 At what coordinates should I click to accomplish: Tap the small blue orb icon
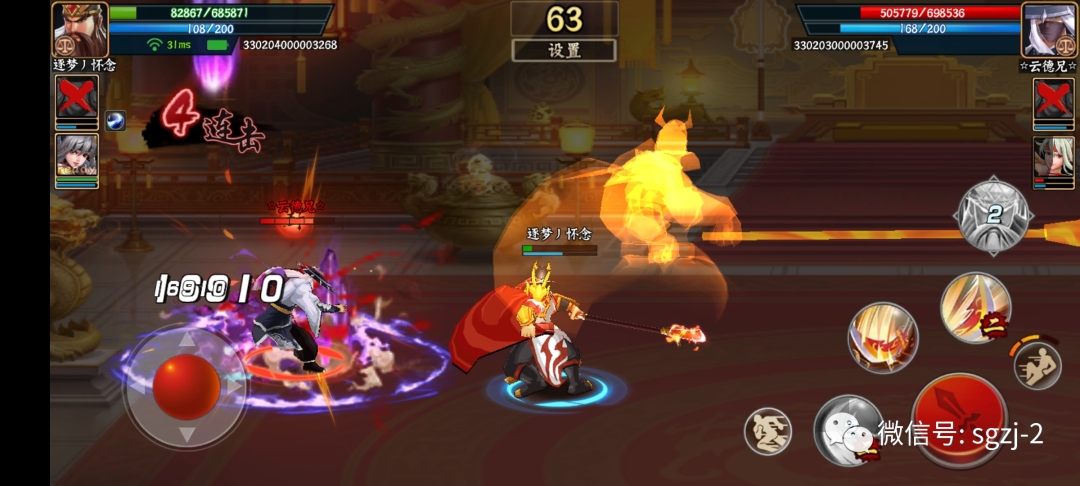(115, 120)
